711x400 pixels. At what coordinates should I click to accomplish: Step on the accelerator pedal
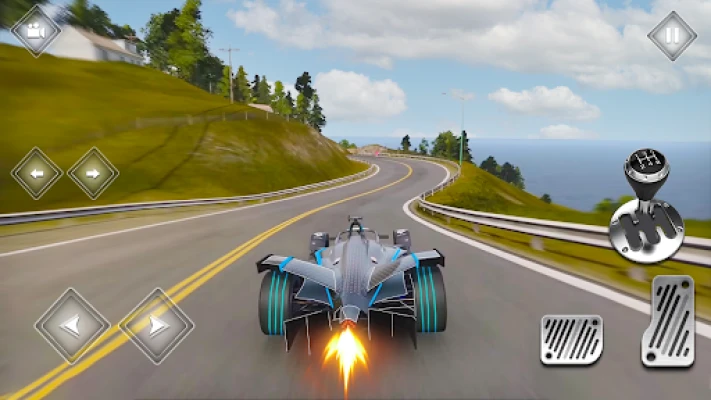667,321
